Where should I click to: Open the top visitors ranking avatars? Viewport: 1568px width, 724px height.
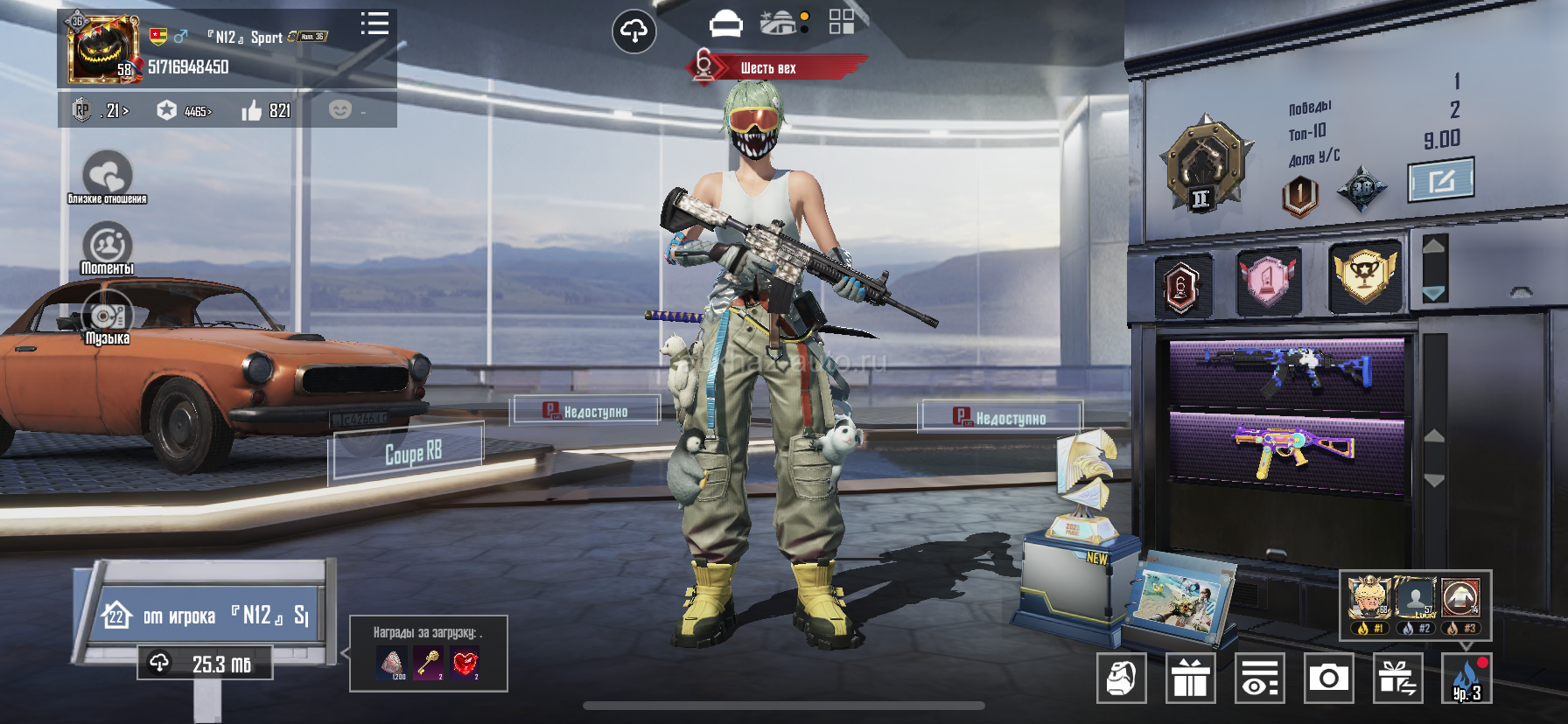(x=1415, y=603)
